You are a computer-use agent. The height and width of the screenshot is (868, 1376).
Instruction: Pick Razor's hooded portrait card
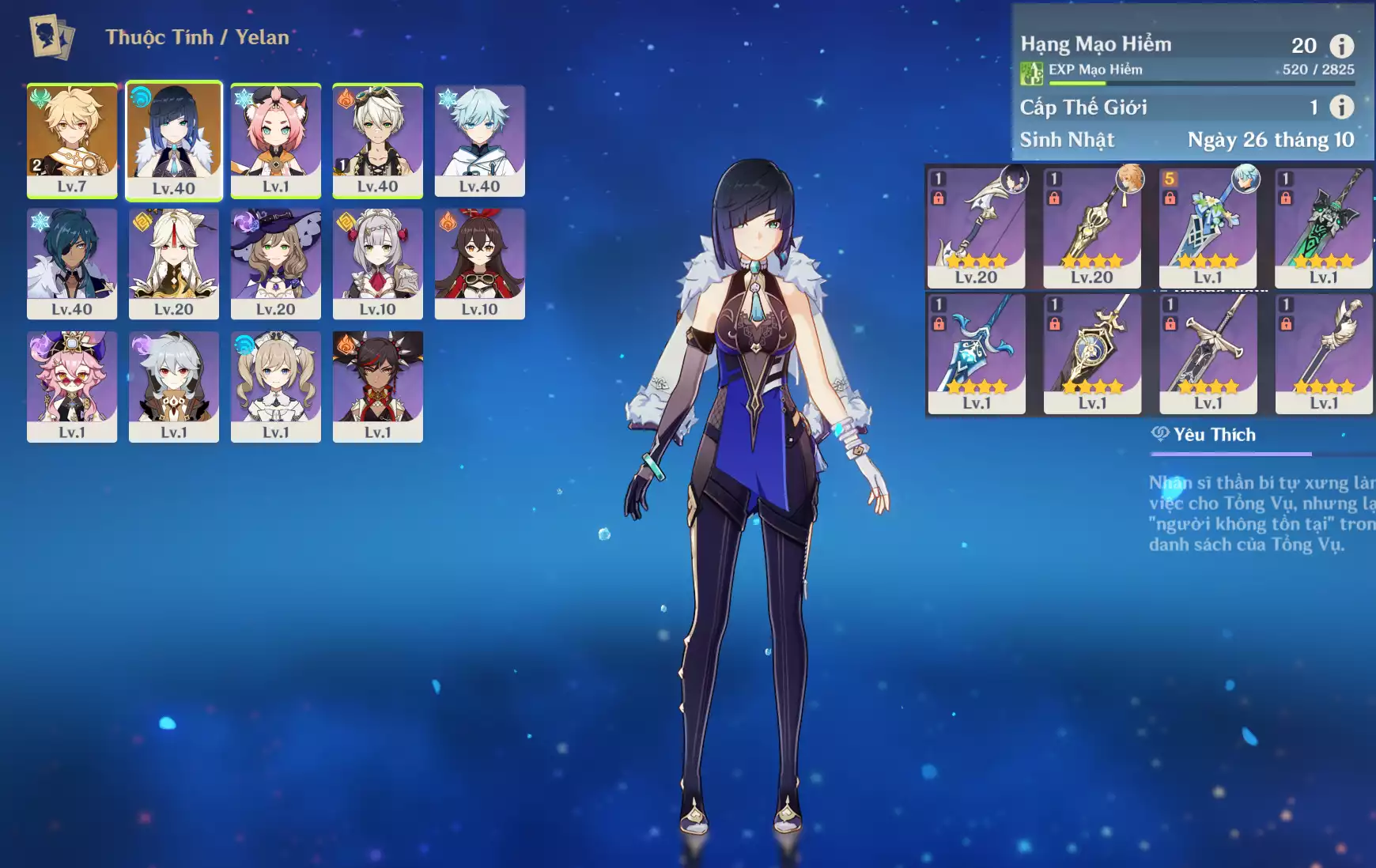(x=174, y=386)
